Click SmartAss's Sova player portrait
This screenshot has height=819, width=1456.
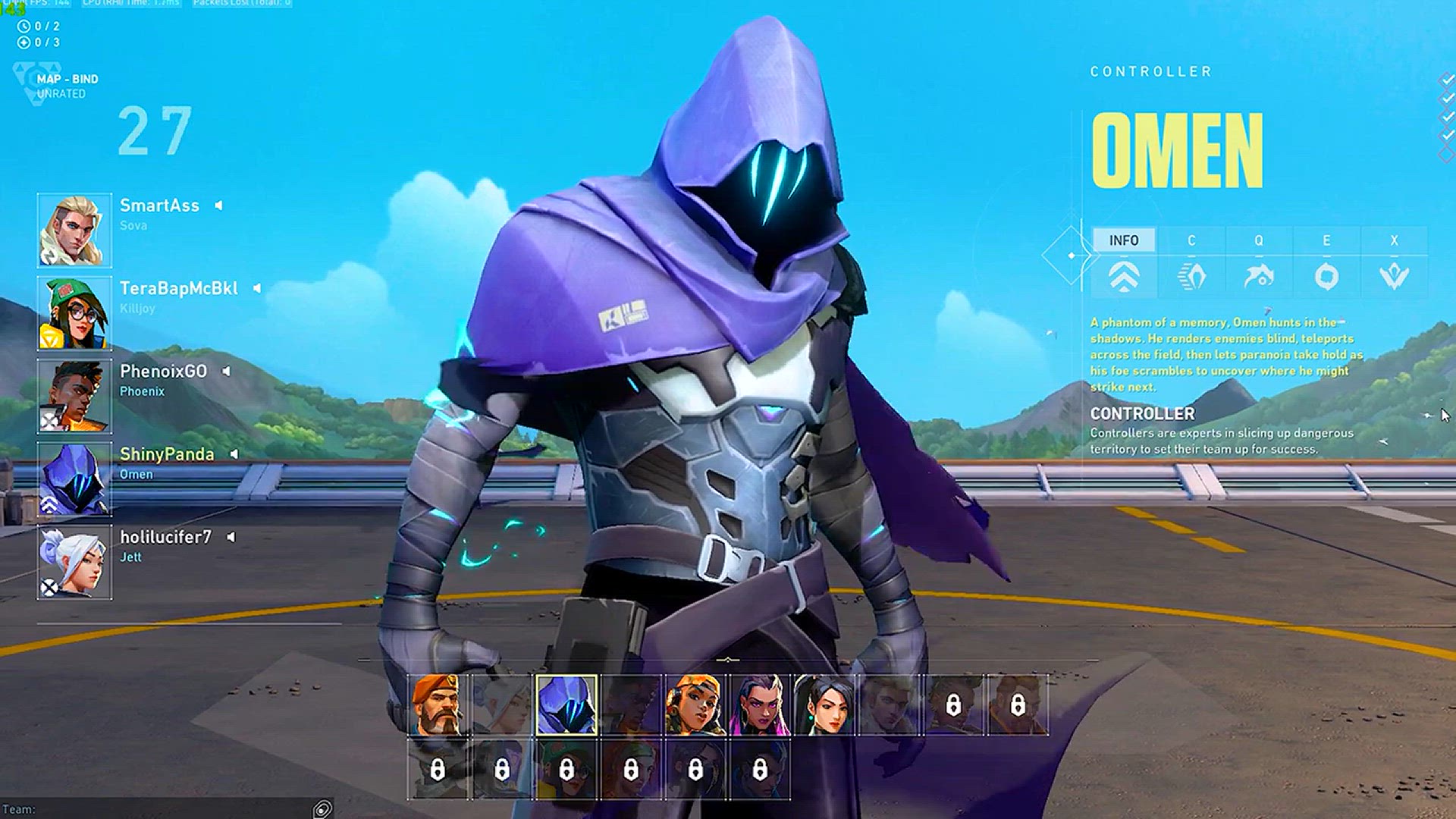pyautogui.click(x=74, y=231)
